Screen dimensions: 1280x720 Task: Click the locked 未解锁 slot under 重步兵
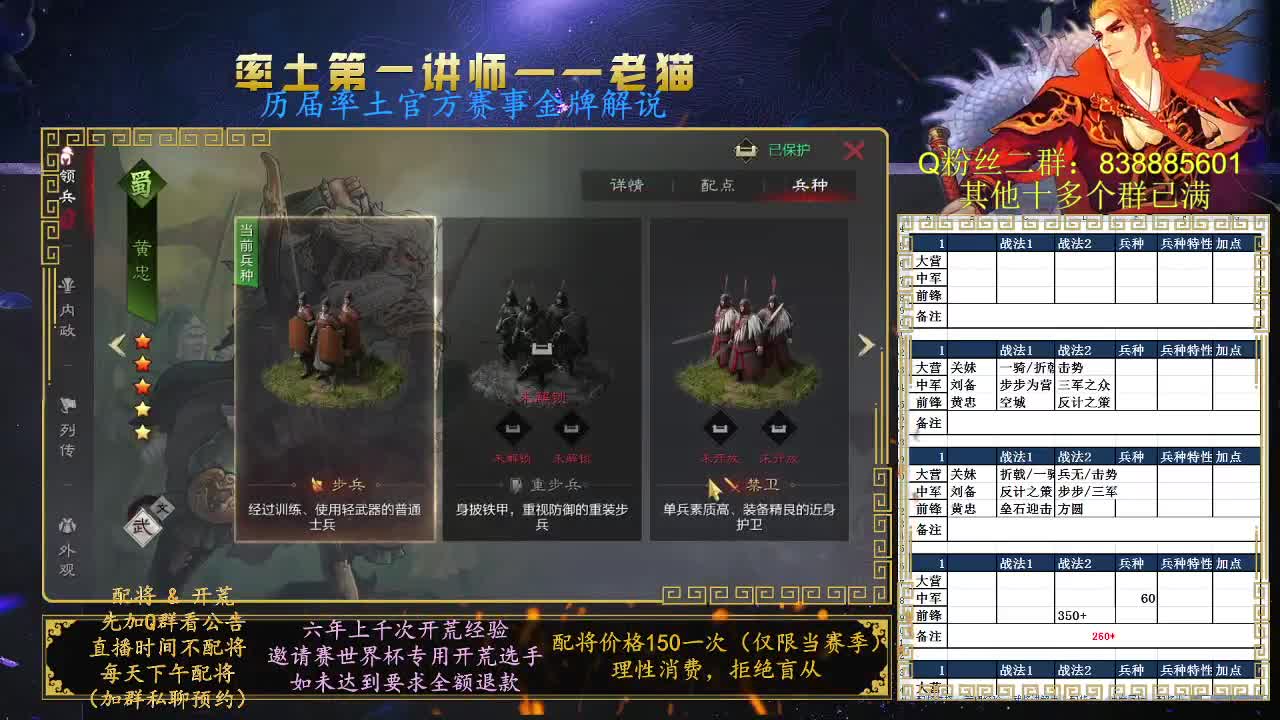[515, 428]
